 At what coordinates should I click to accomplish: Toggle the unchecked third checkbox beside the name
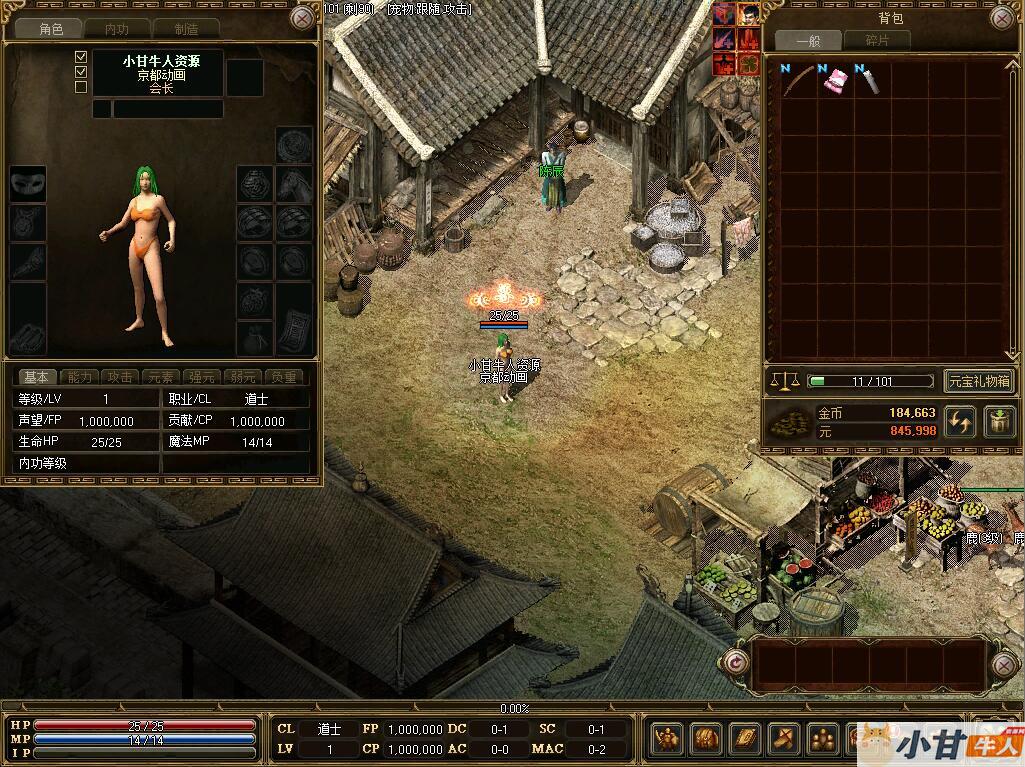pyautogui.click(x=81, y=87)
